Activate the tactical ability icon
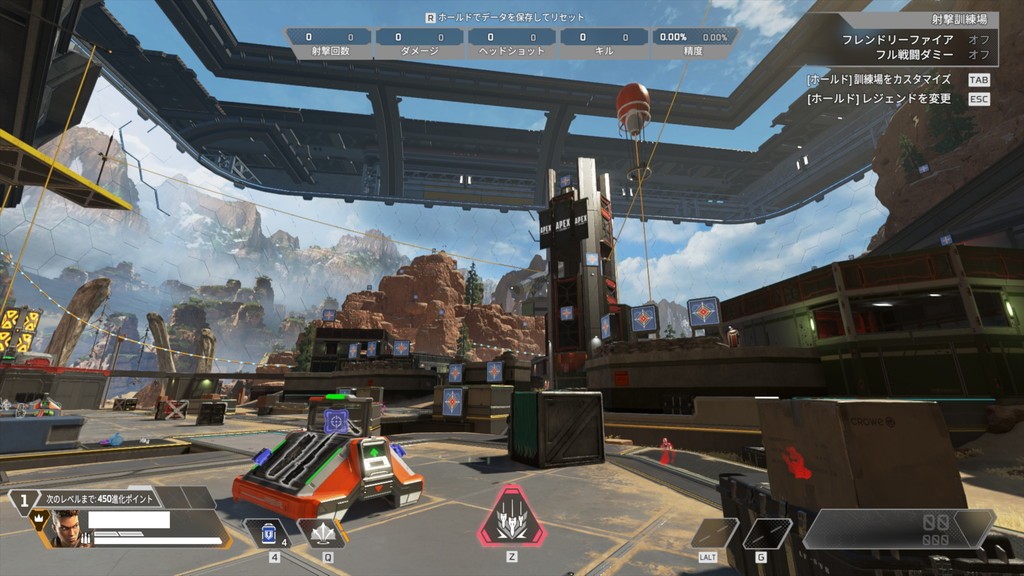Image resolution: width=1024 pixels, height=576 pixels. coord(322,534)
